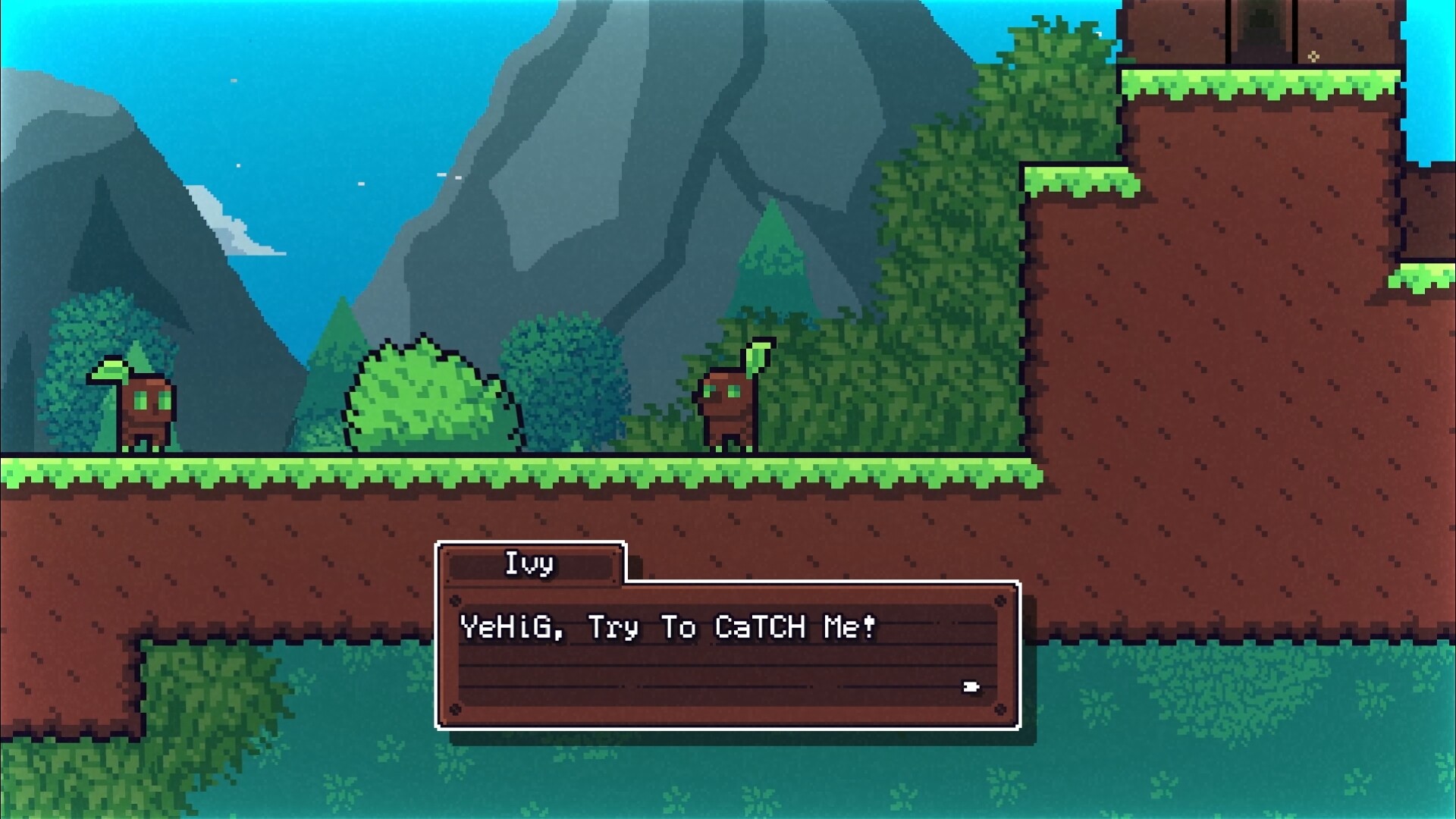
Task: Click Ivy's green eyes to get attention
Action: pos(720,391)
